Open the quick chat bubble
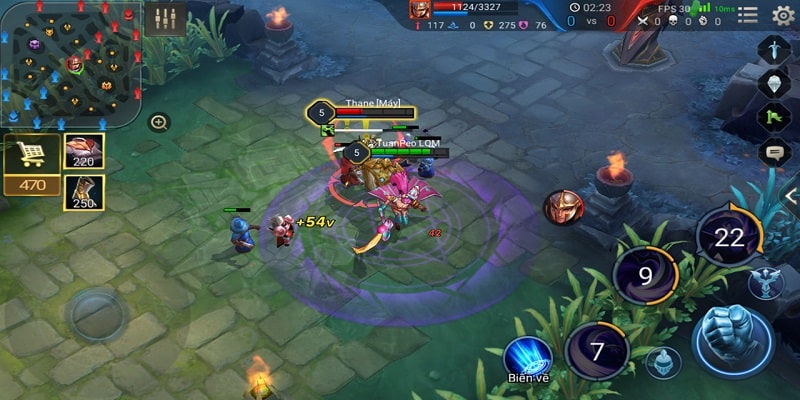Image resolution: width=800 pixels, height=400 pixels. (774, 153)
